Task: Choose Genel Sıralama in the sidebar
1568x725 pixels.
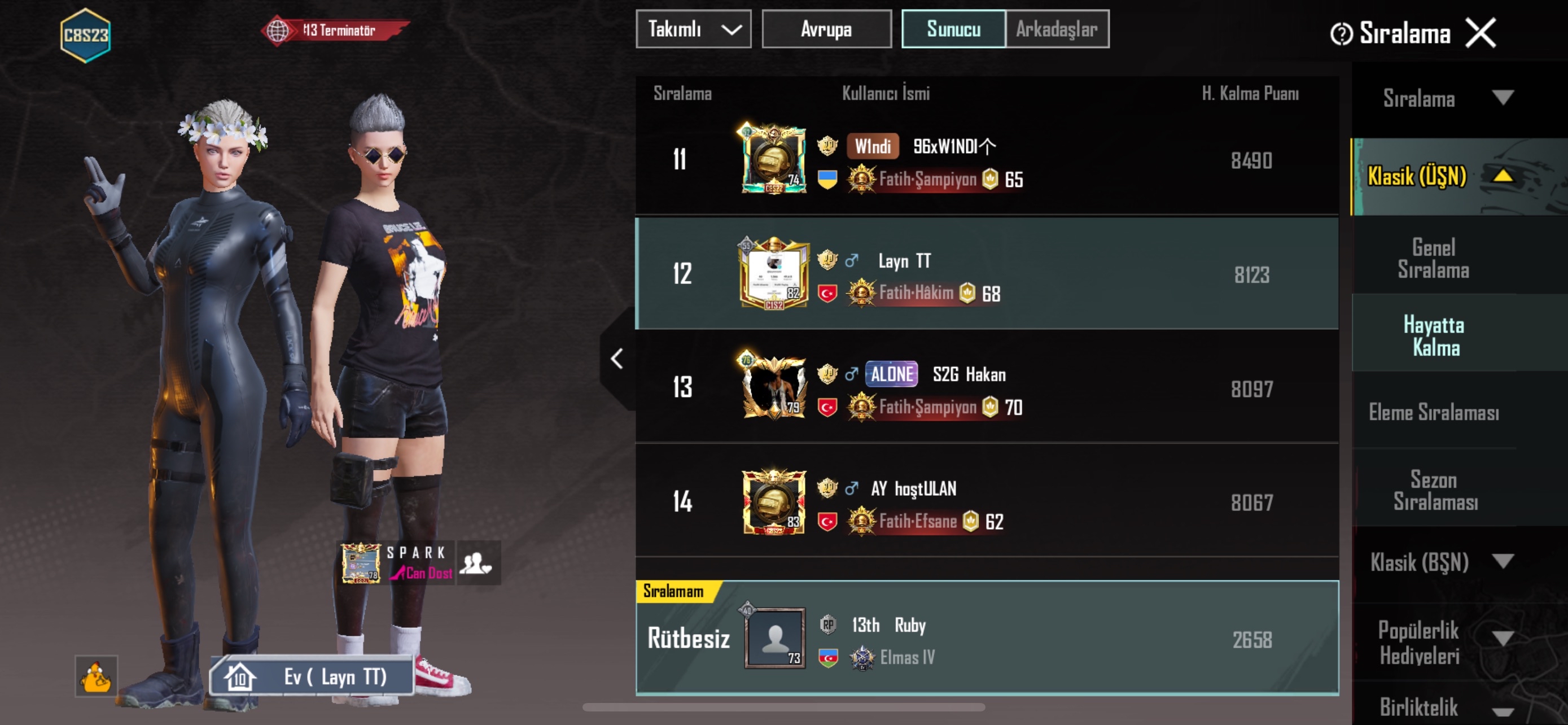Action: coord(1433,258)
